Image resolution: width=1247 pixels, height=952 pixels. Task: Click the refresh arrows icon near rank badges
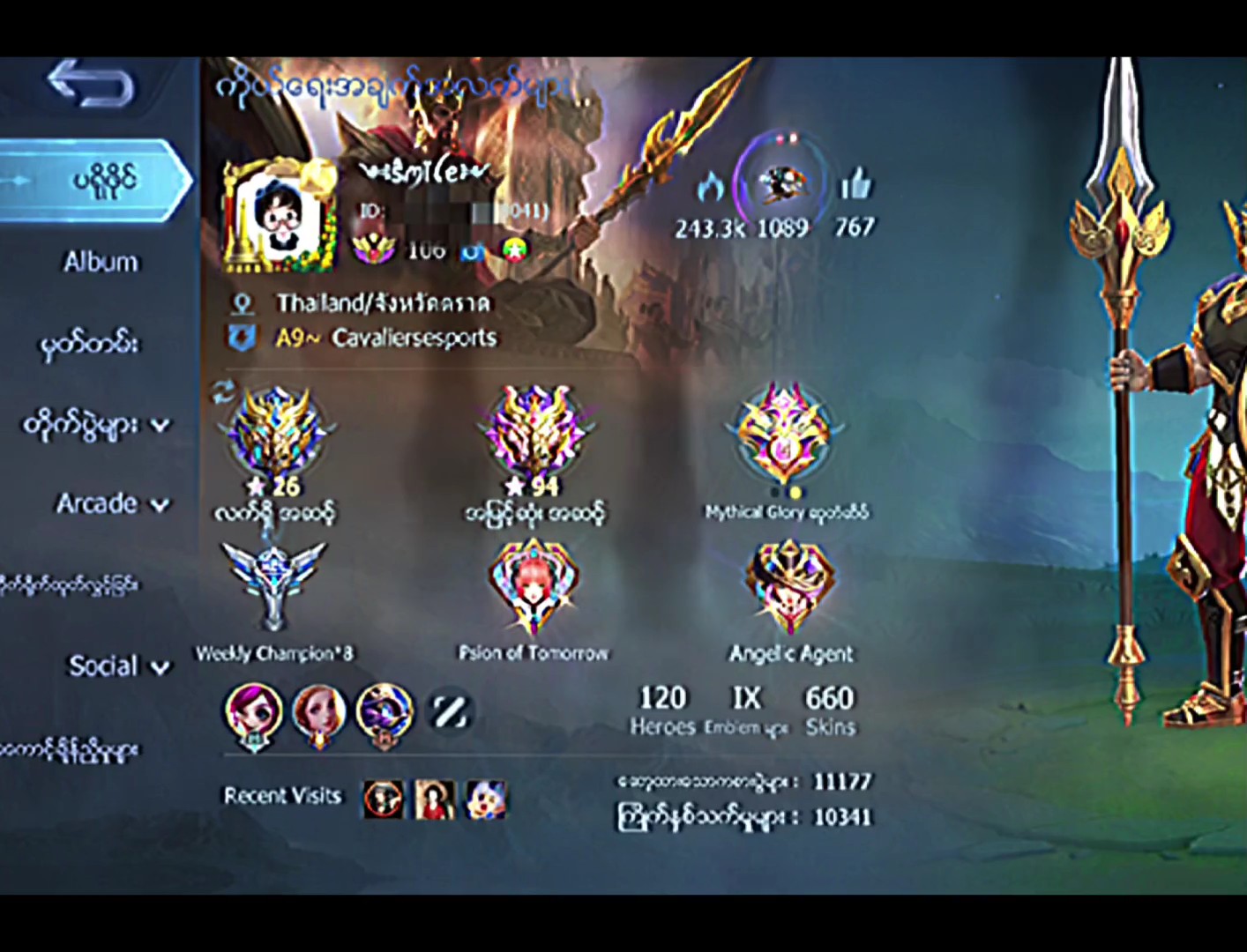[223, 392]
